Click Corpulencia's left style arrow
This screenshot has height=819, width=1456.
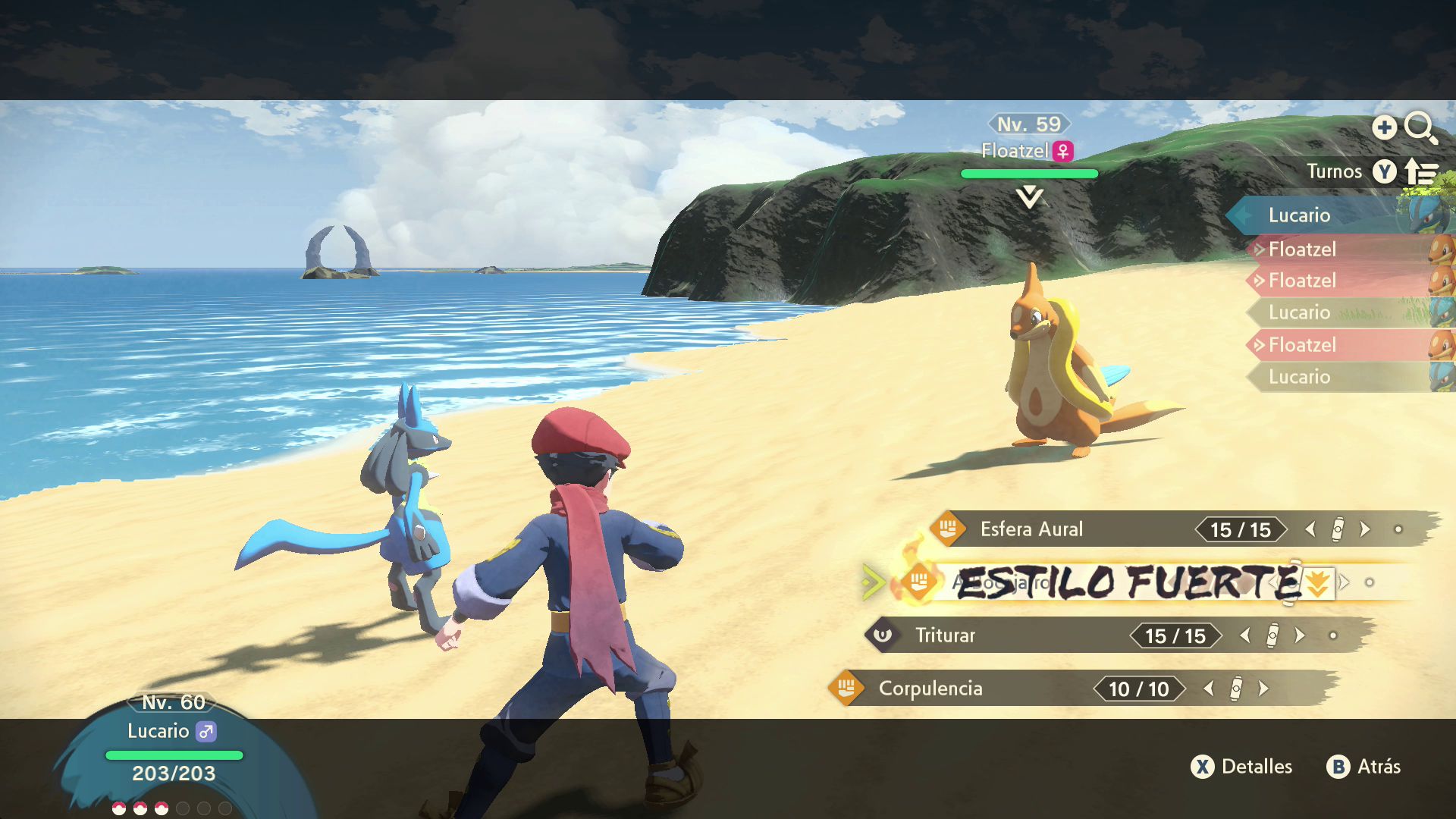coord(1209,689)
